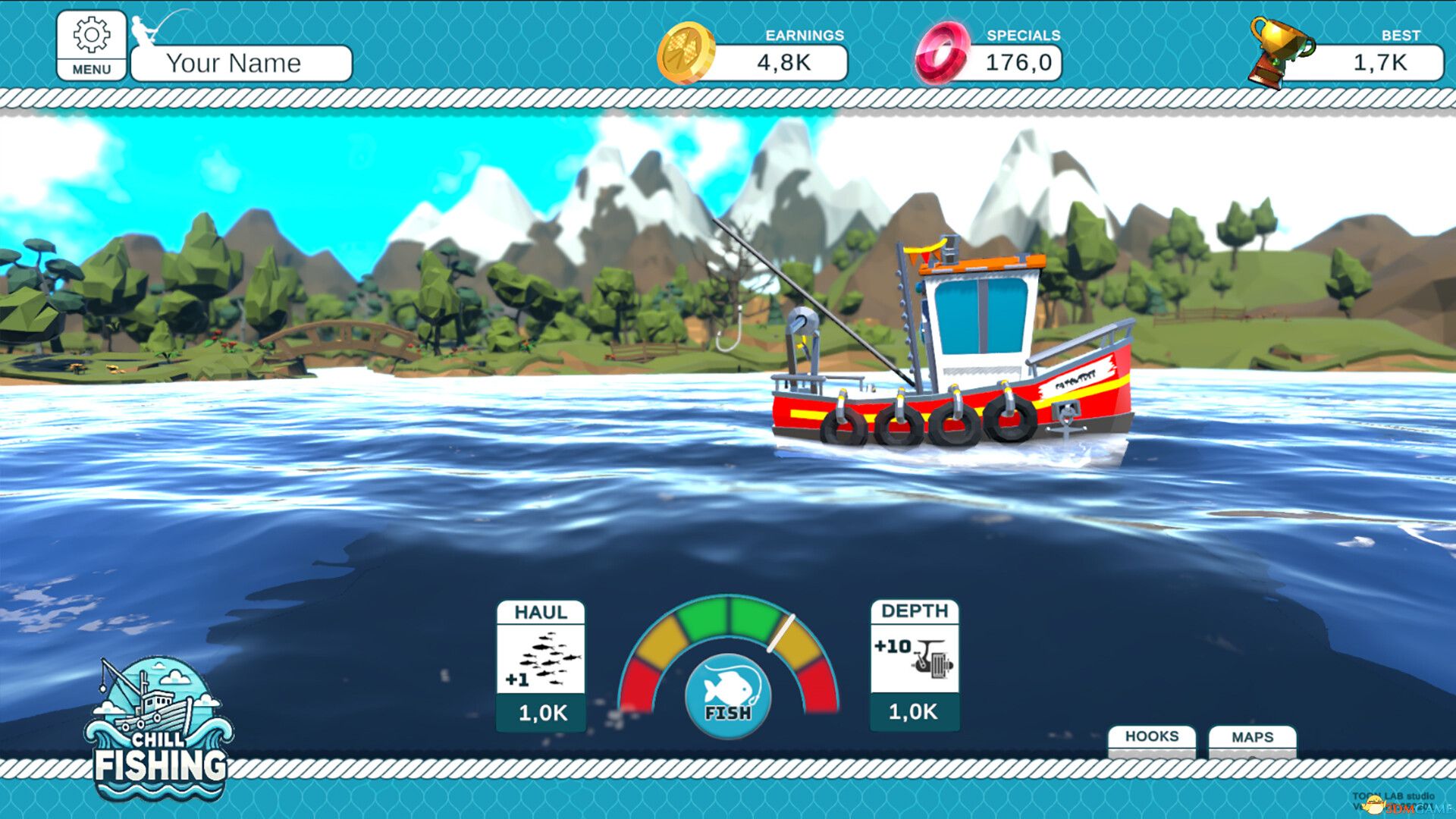Buy the DEPTH +10 upgrade for 1,0K
Screen dimensions: 1456x819
[914, 713]
